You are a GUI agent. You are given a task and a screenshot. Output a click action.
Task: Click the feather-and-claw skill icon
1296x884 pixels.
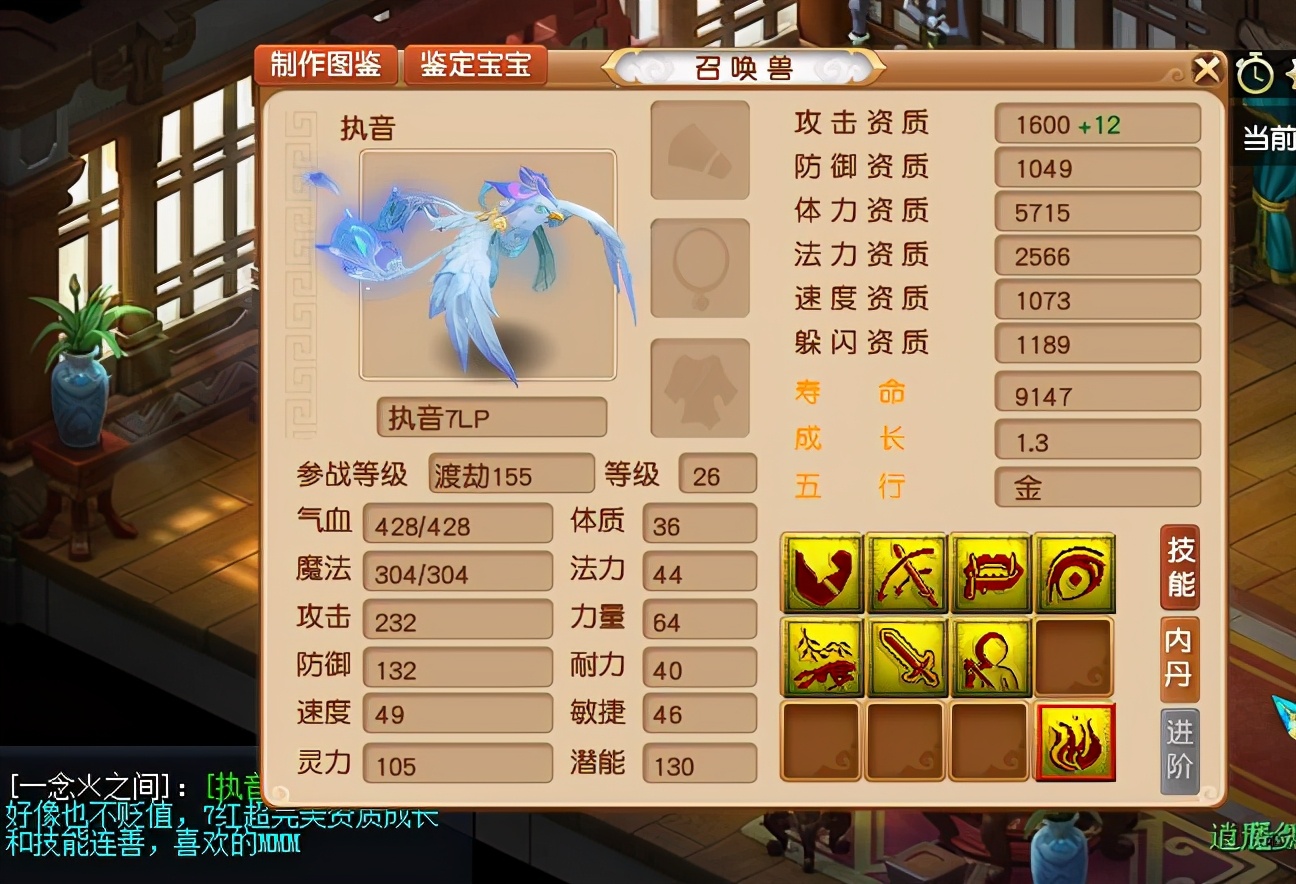click(x=820, y=659)
